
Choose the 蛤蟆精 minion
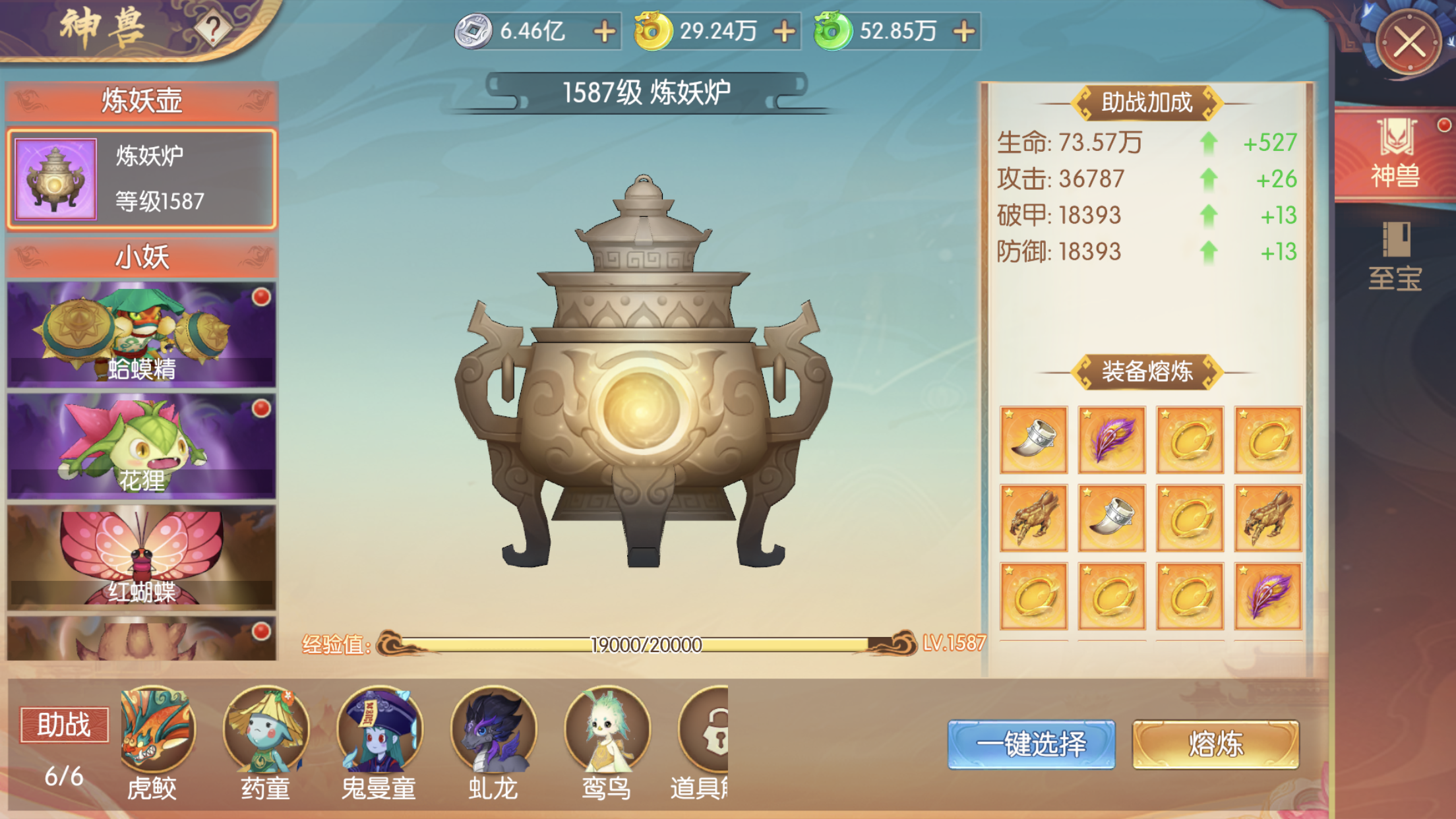(141, 334)
